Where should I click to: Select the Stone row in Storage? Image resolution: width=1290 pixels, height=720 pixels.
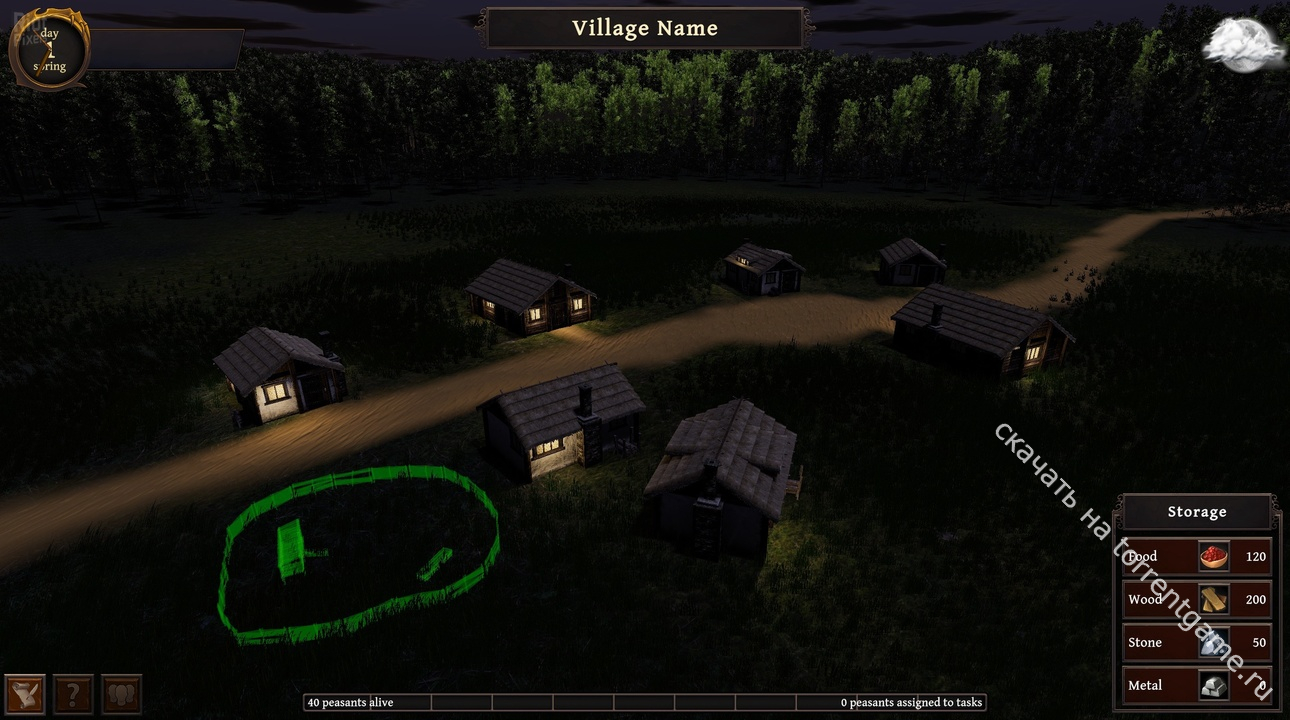(x=1196, y=642)
